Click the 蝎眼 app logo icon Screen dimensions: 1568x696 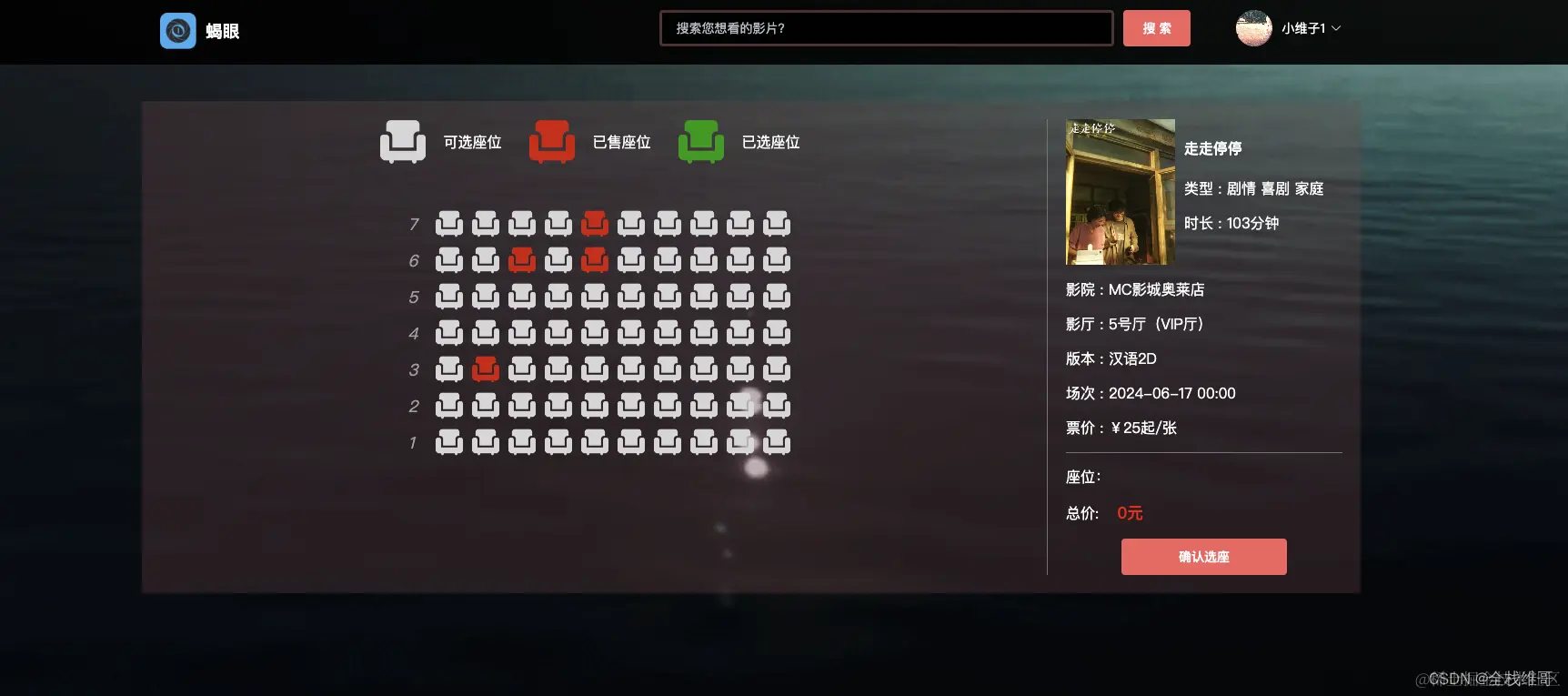[177, 30]
